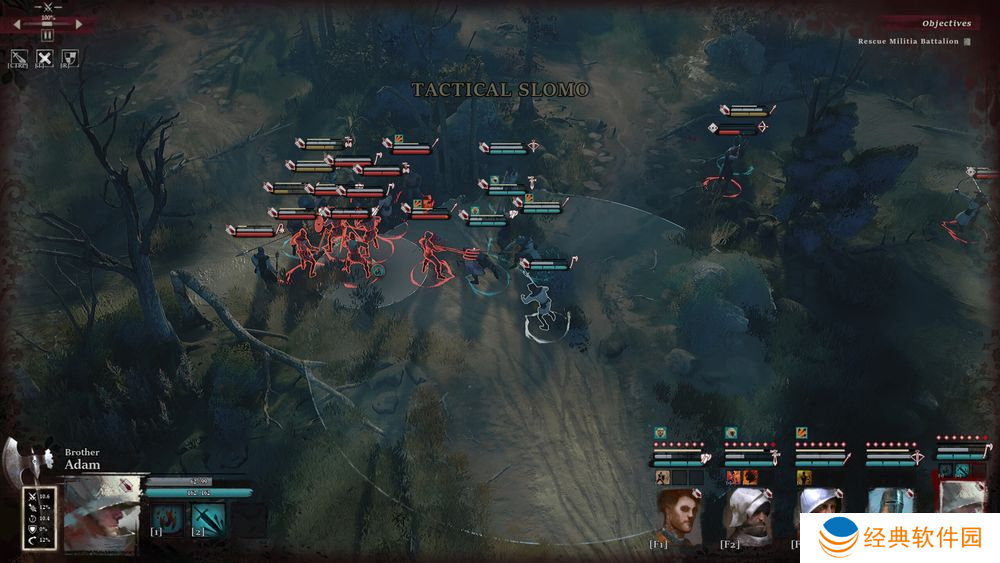1000x563 pixels.
Task: Activate the sword attack command icon
Action: tap(19, 59)
